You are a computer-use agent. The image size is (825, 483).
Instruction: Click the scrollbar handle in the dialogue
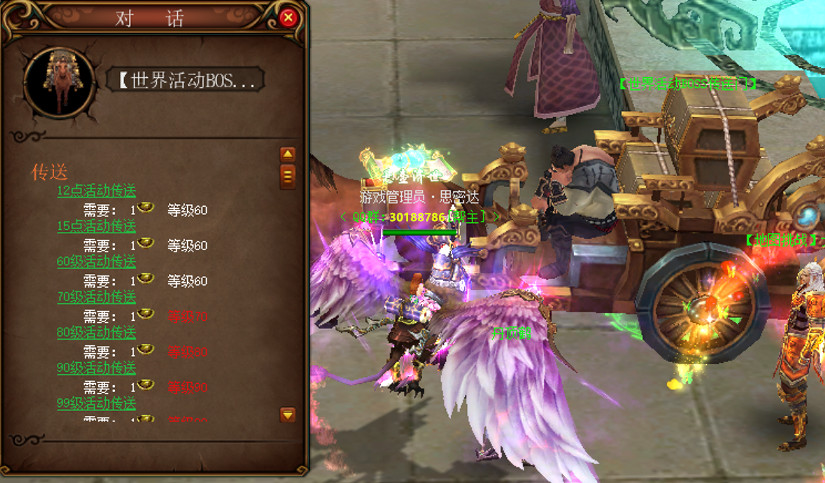288,176
